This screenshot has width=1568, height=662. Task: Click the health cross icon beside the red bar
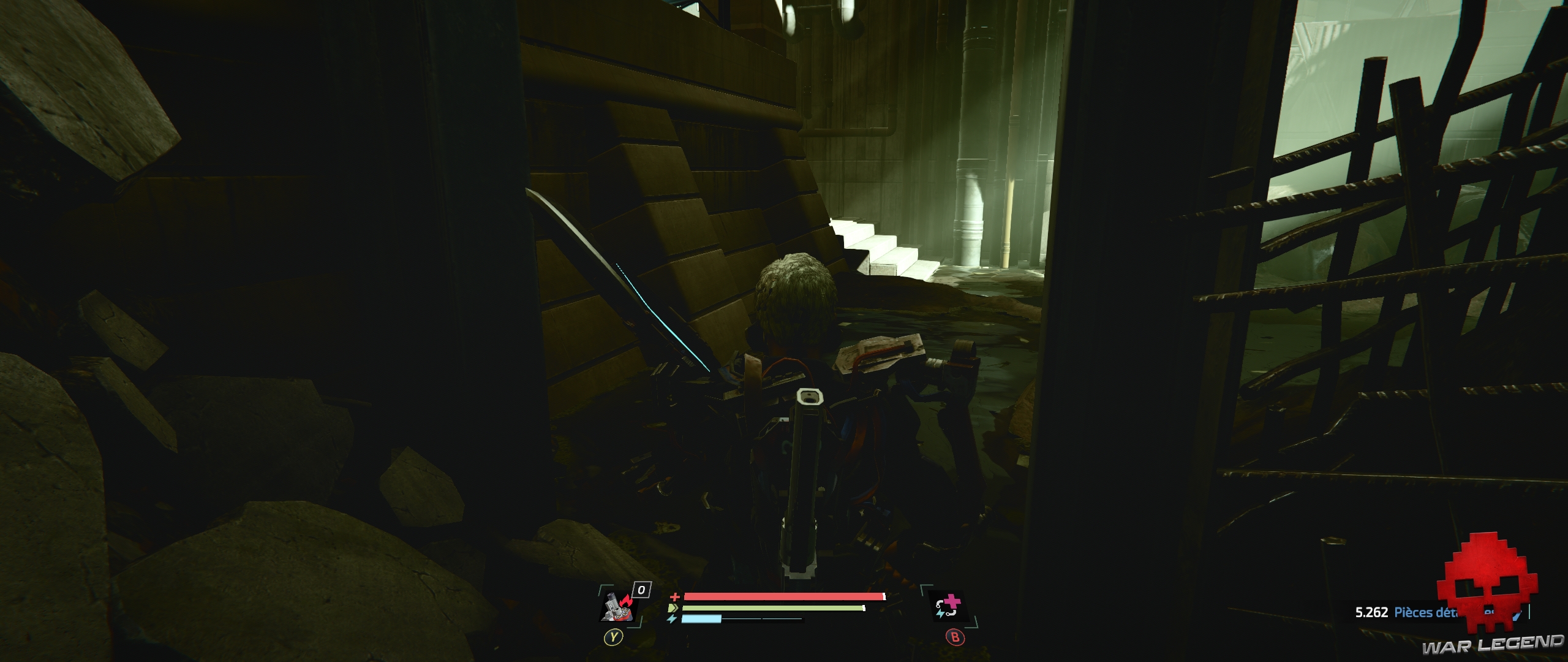(675, 597)
